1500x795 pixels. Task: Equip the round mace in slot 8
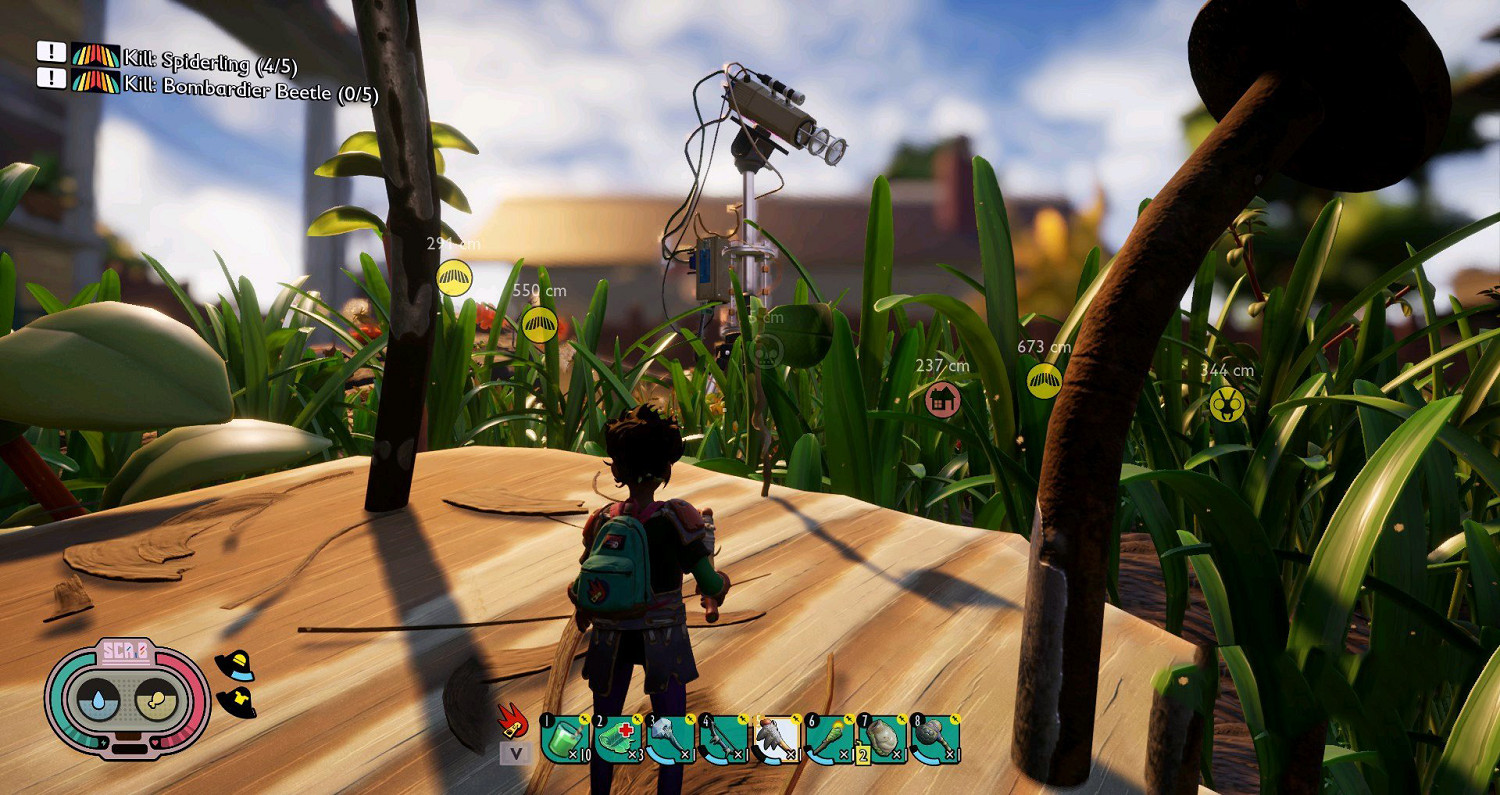935,740
